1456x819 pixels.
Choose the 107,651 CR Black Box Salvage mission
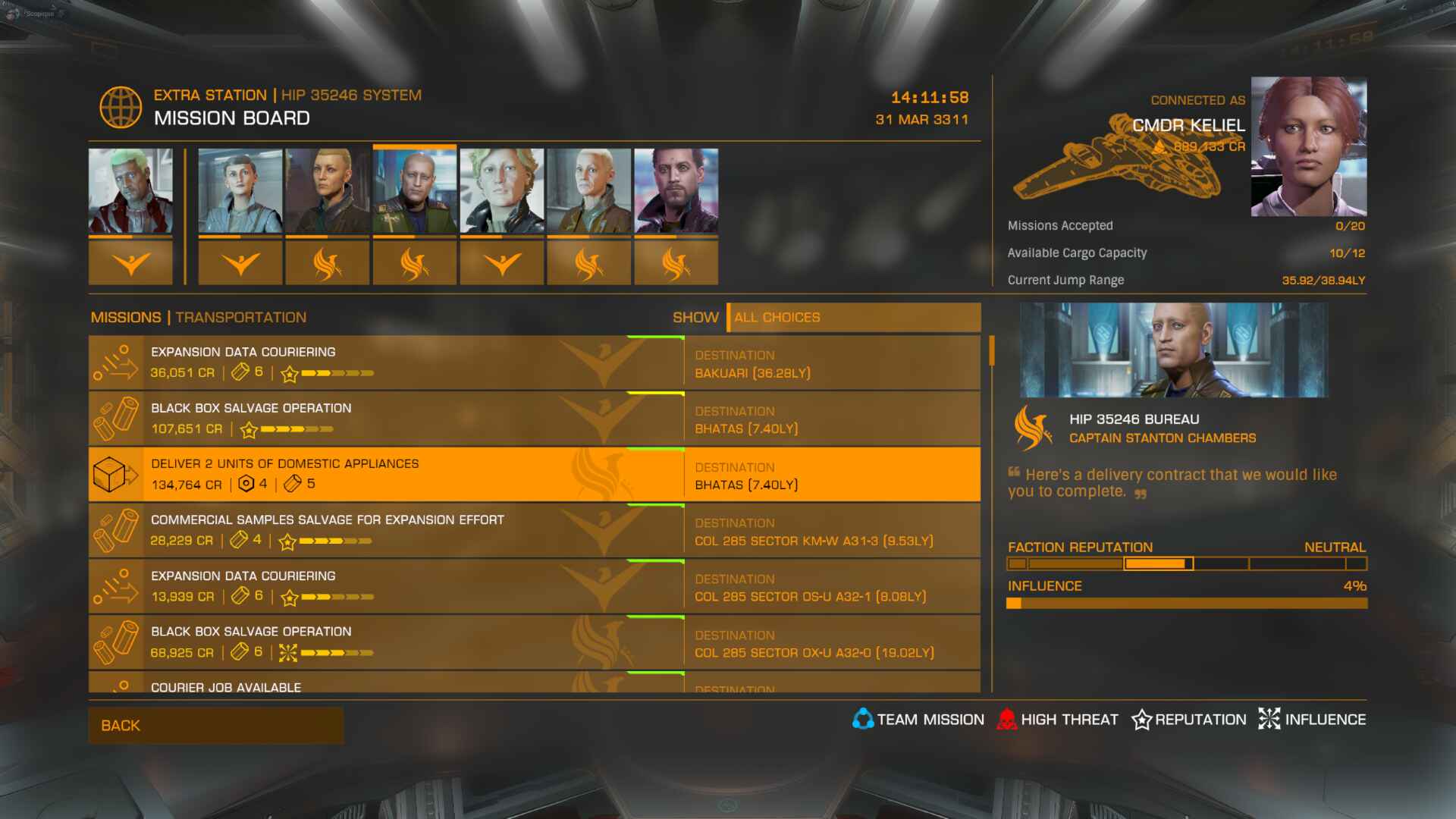pos(534,419)
